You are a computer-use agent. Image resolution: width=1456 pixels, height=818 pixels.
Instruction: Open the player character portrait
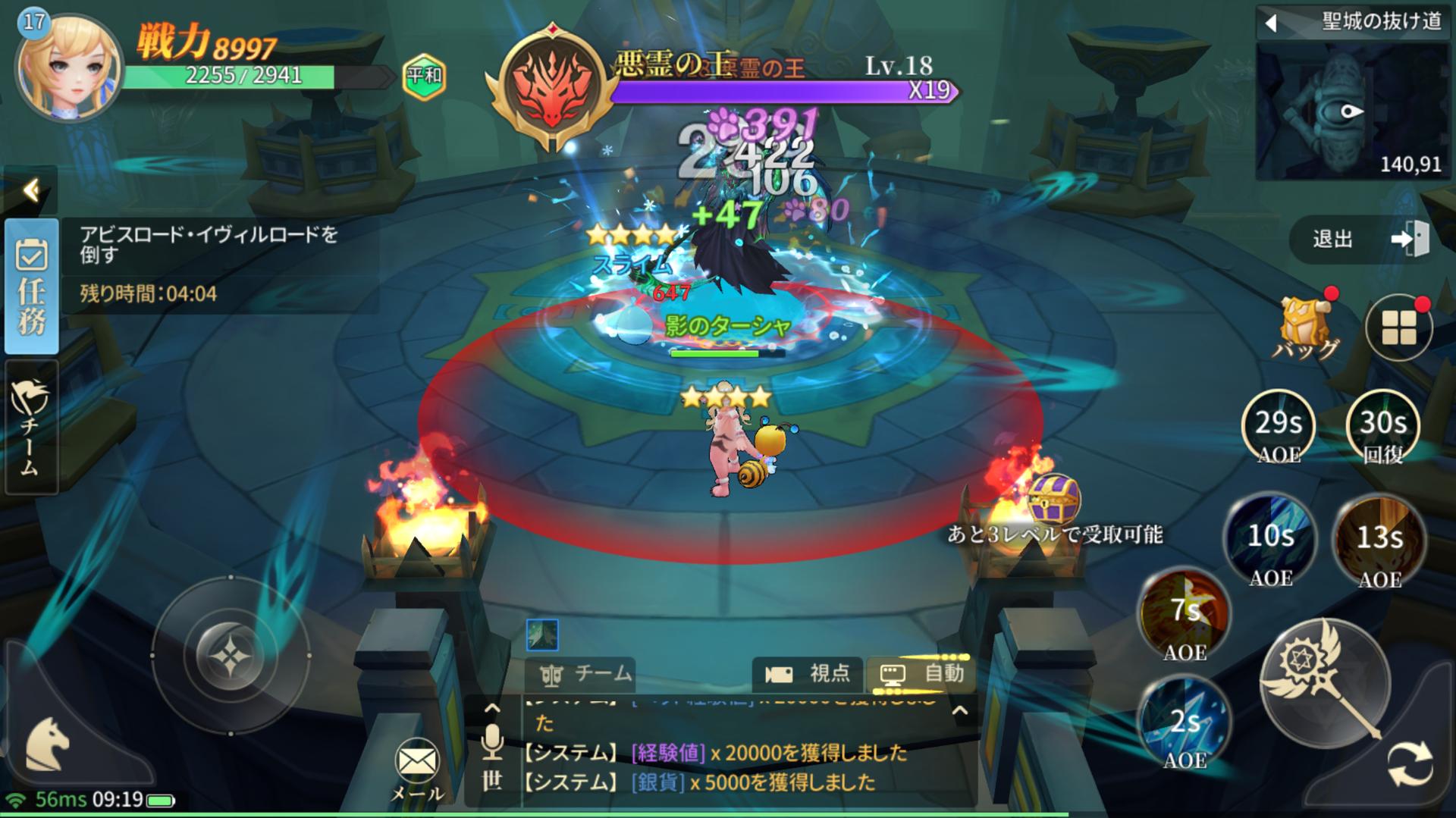(x=68, y=67)
